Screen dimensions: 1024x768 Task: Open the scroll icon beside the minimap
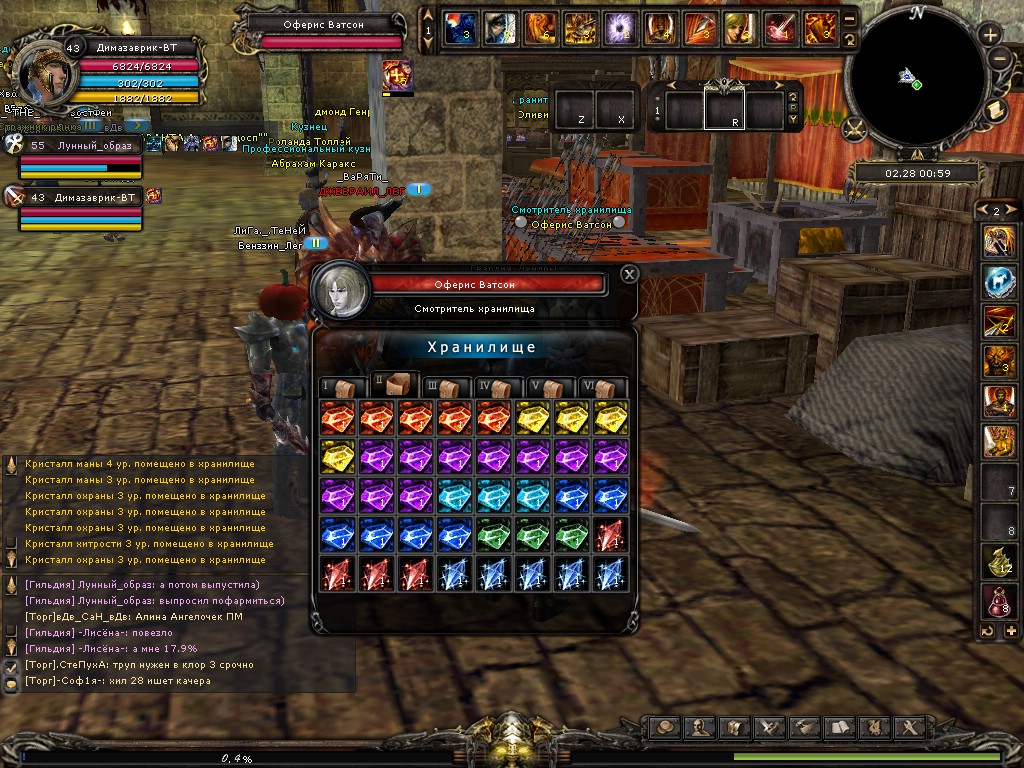point(996,110)
